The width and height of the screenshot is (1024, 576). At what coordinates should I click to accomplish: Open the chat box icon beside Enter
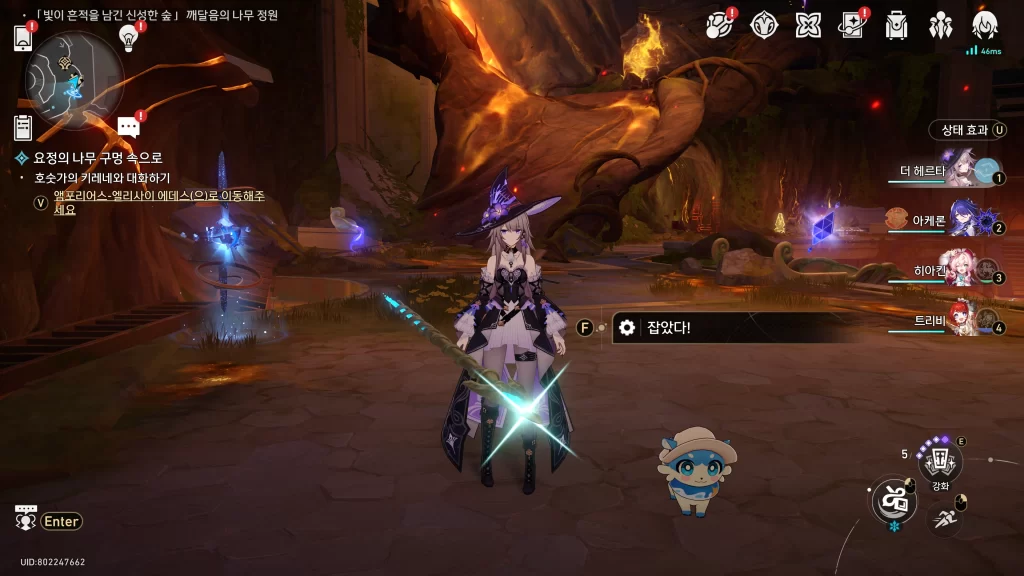pos(26,517)
